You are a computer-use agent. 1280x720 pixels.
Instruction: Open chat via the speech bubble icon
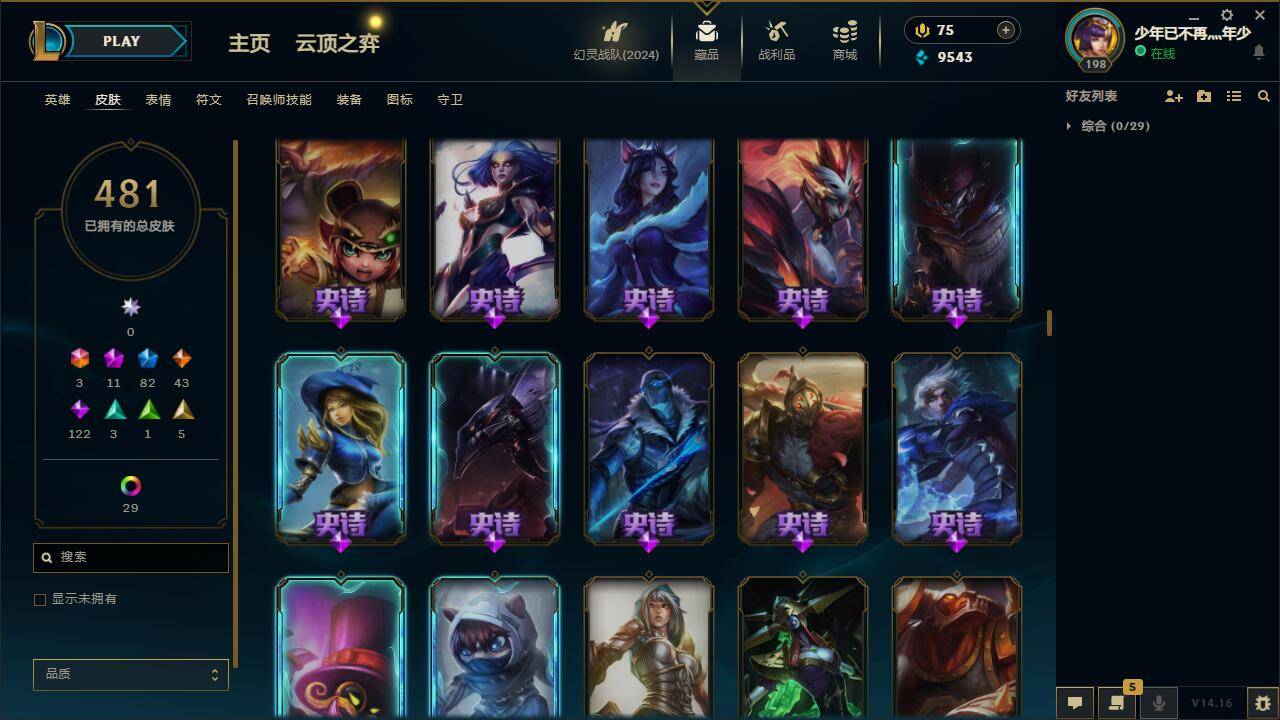click(x=1075, y=702)
